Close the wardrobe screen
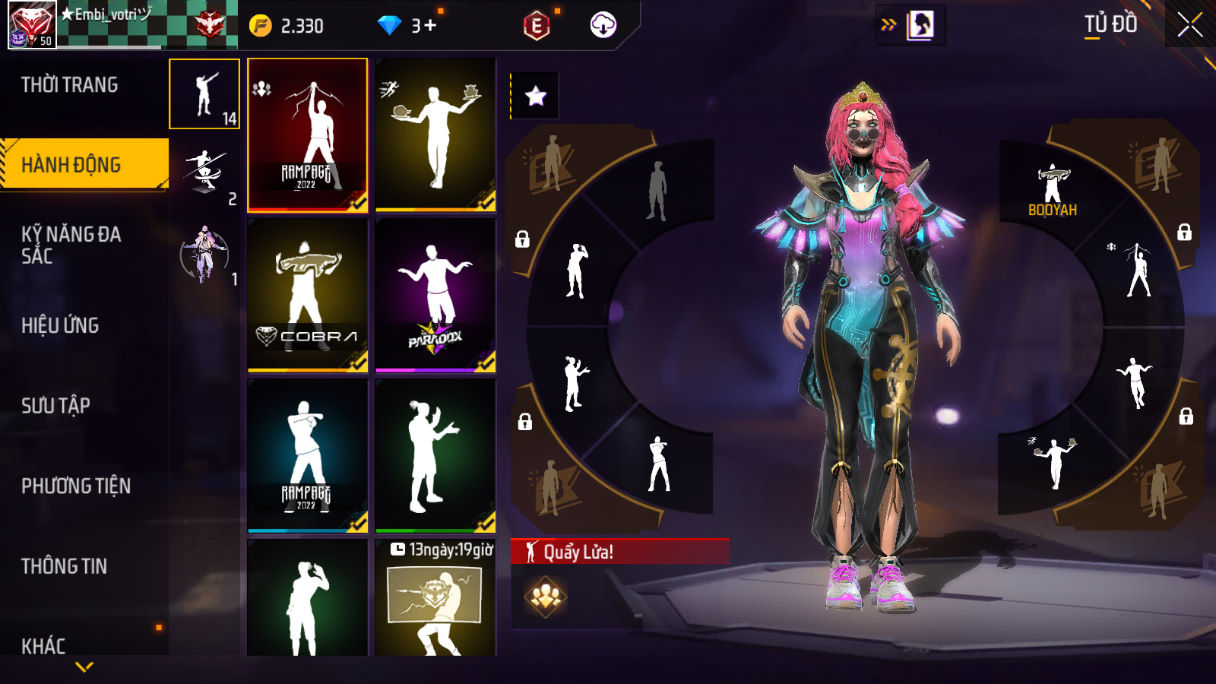The width and height of the screenshot is (1216, 684). click(1190, 25)
